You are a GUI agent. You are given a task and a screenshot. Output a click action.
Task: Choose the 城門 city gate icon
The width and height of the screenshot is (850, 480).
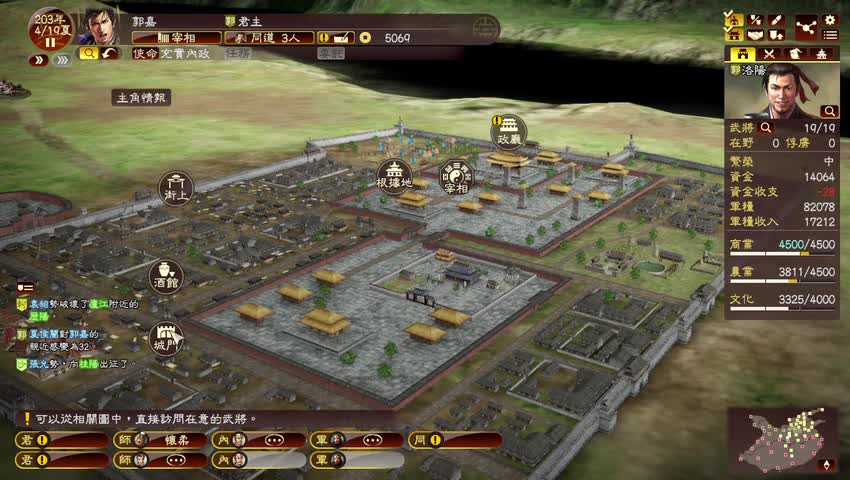(166, 337)
